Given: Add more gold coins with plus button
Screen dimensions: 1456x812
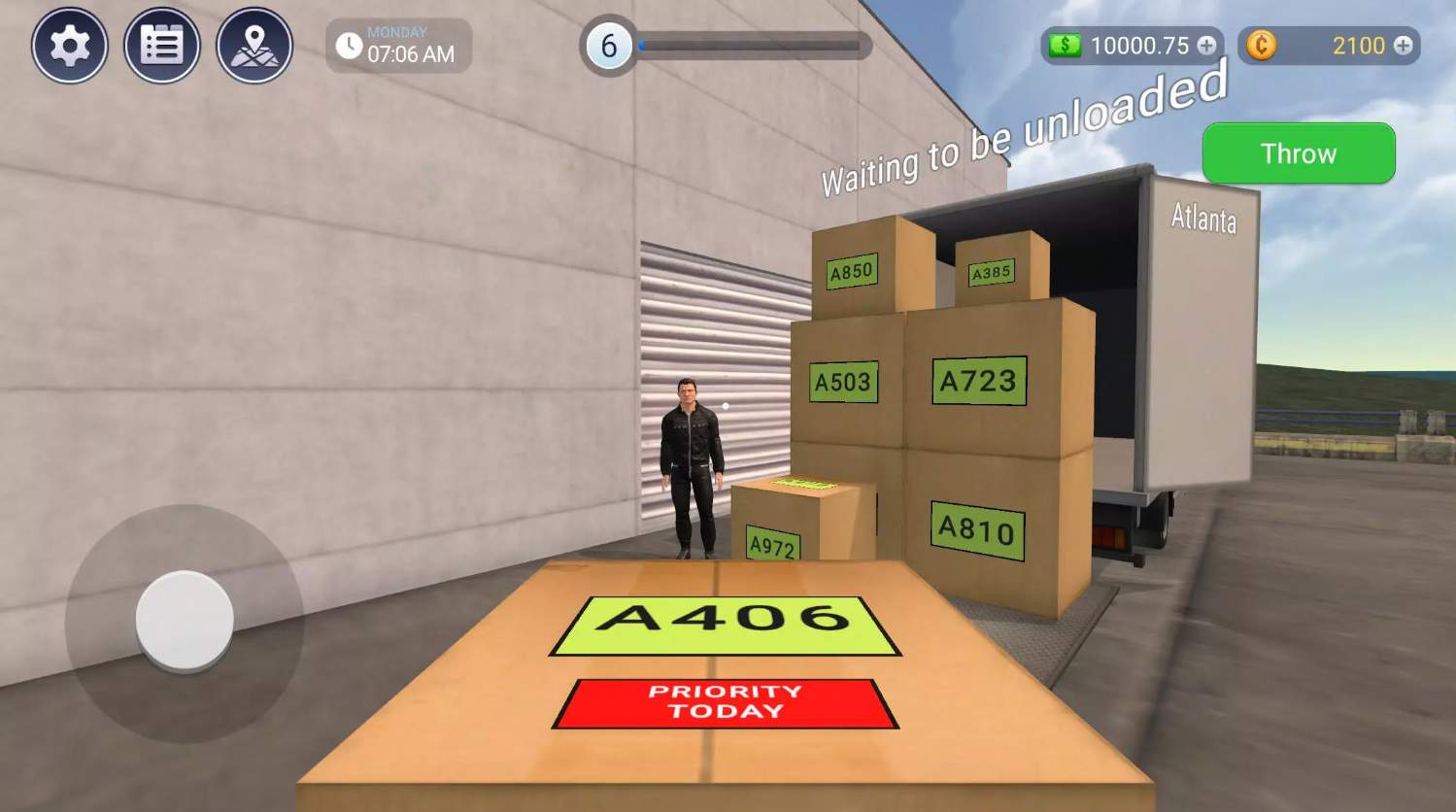Looking at the screenshot, I should [x=1403, y=46].
